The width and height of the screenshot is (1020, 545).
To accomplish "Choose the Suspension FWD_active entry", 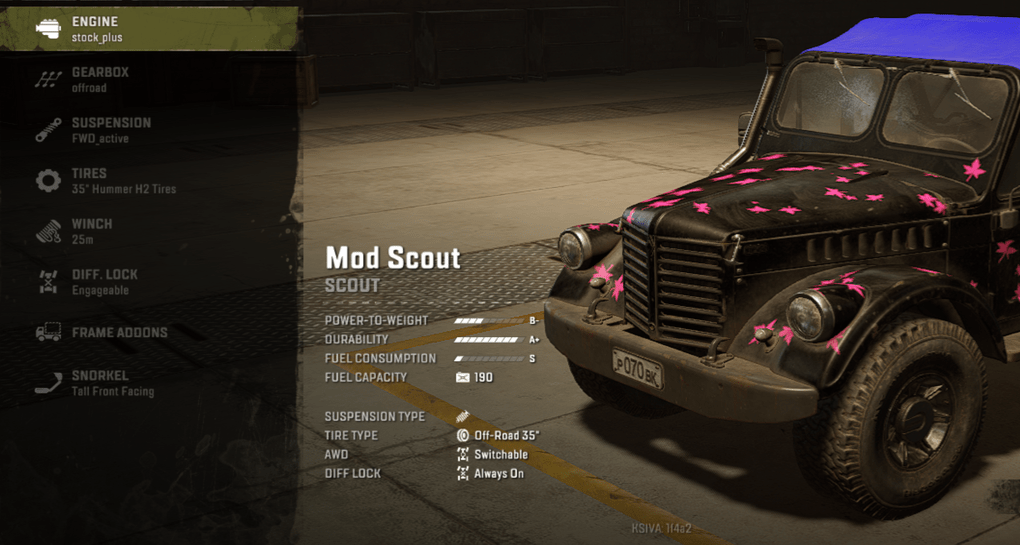I will (x=148, y=130).
